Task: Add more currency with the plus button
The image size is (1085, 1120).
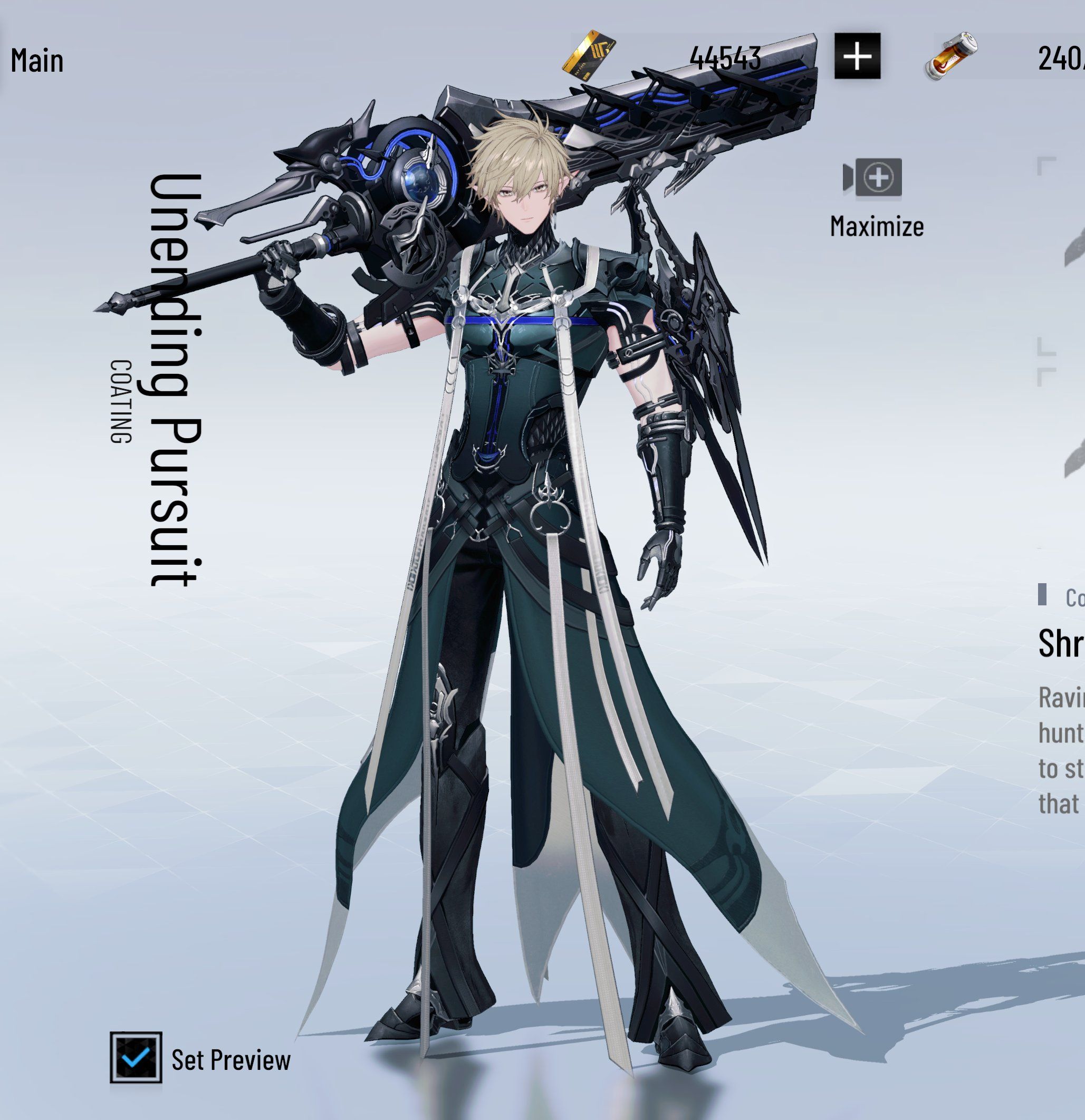Action: [x=857, y=56]
